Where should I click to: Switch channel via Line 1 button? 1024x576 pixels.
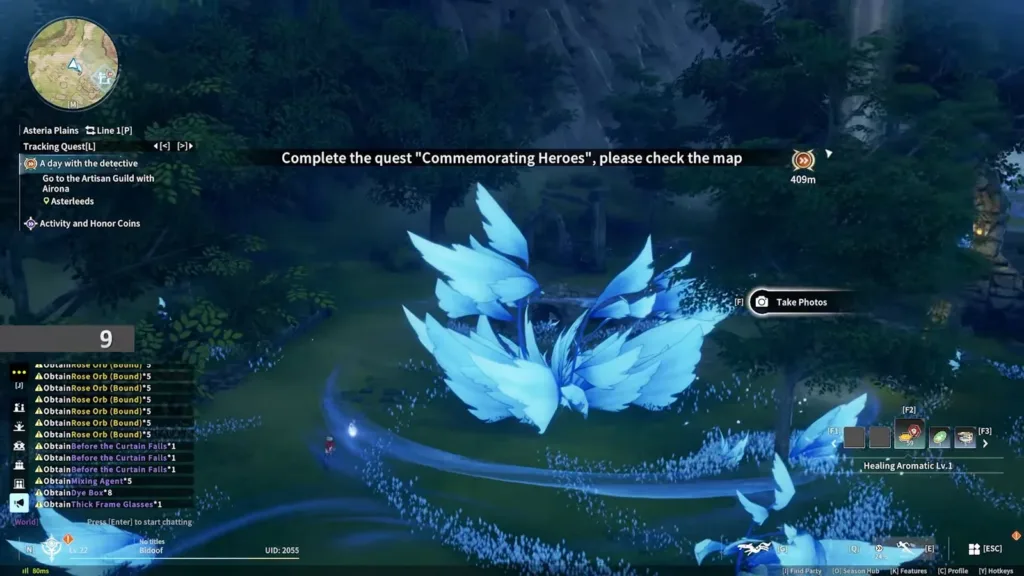[108, 130]
